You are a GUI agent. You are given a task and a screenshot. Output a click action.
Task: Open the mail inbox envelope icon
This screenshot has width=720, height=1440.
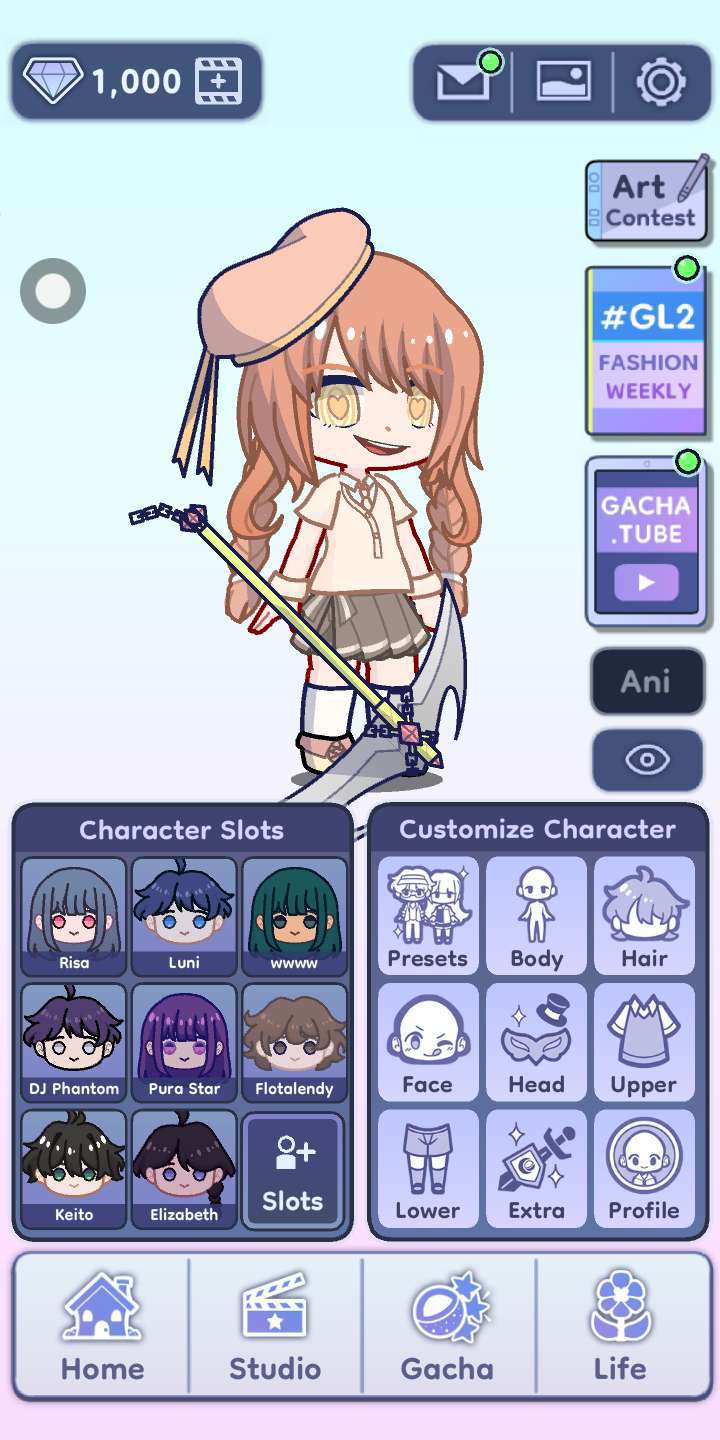tap(462, 82)
